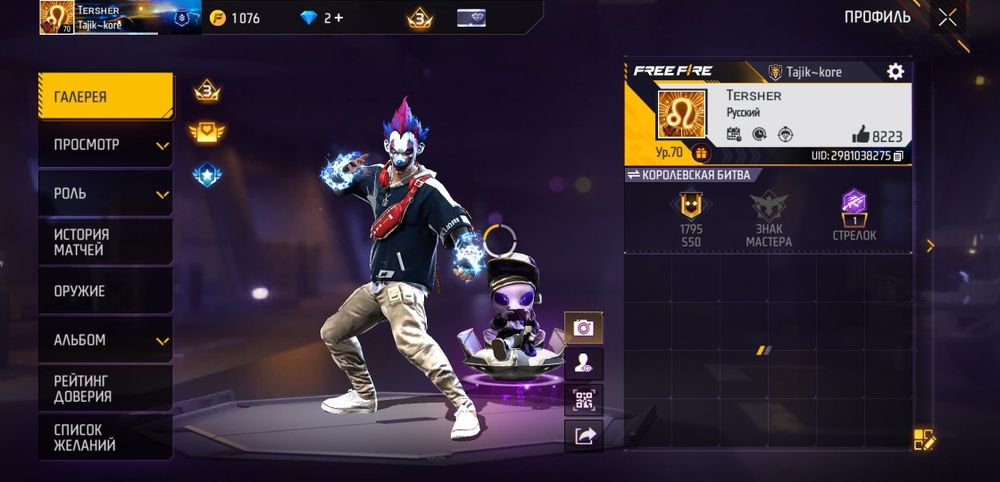The width and height of the screenshot is (1000, 482).
Task: Open the QR code button
Action: coord(584,400)
